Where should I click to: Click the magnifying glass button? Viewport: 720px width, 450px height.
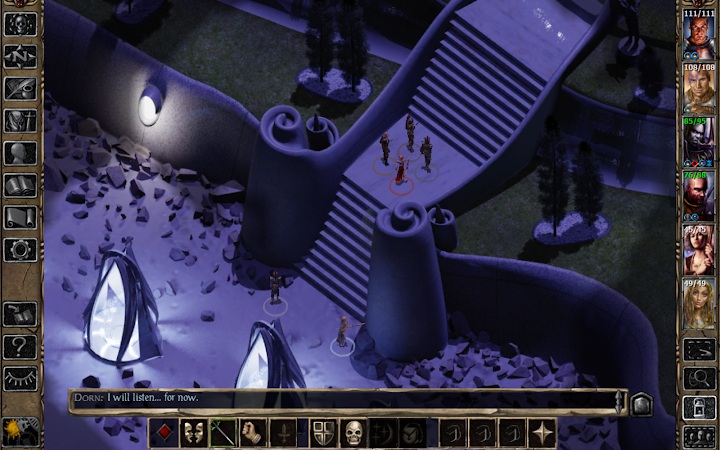698,377
